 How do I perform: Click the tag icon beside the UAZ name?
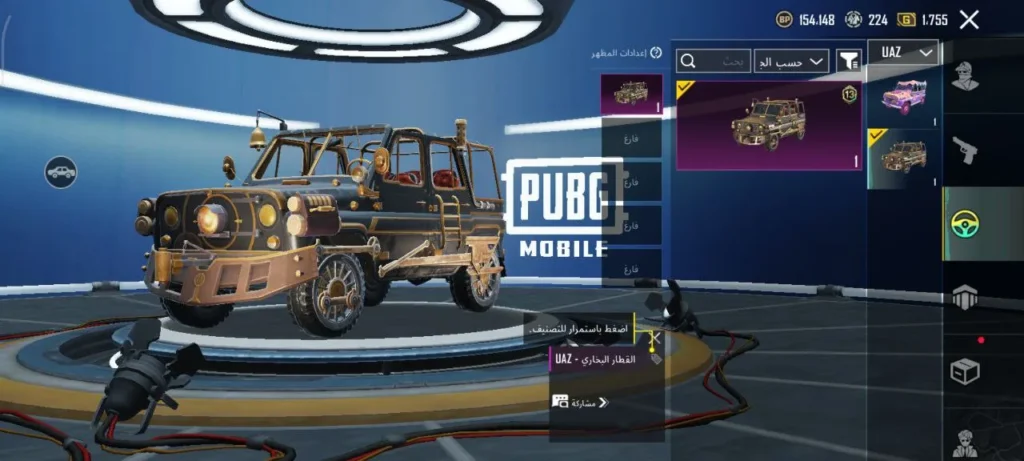point(655,357)
